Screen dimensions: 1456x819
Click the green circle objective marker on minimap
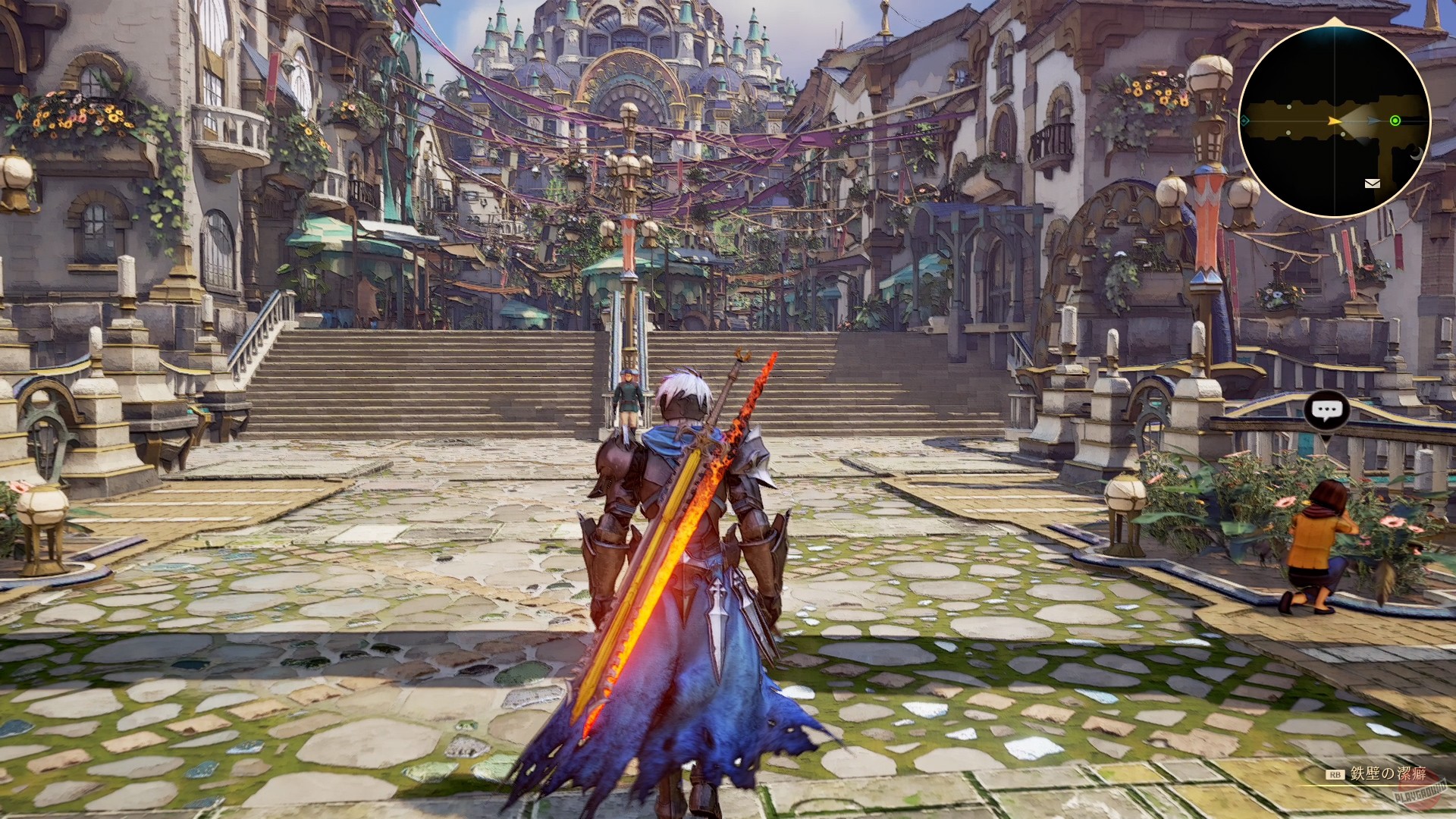pyautogui.click(x=1395, y=121)
